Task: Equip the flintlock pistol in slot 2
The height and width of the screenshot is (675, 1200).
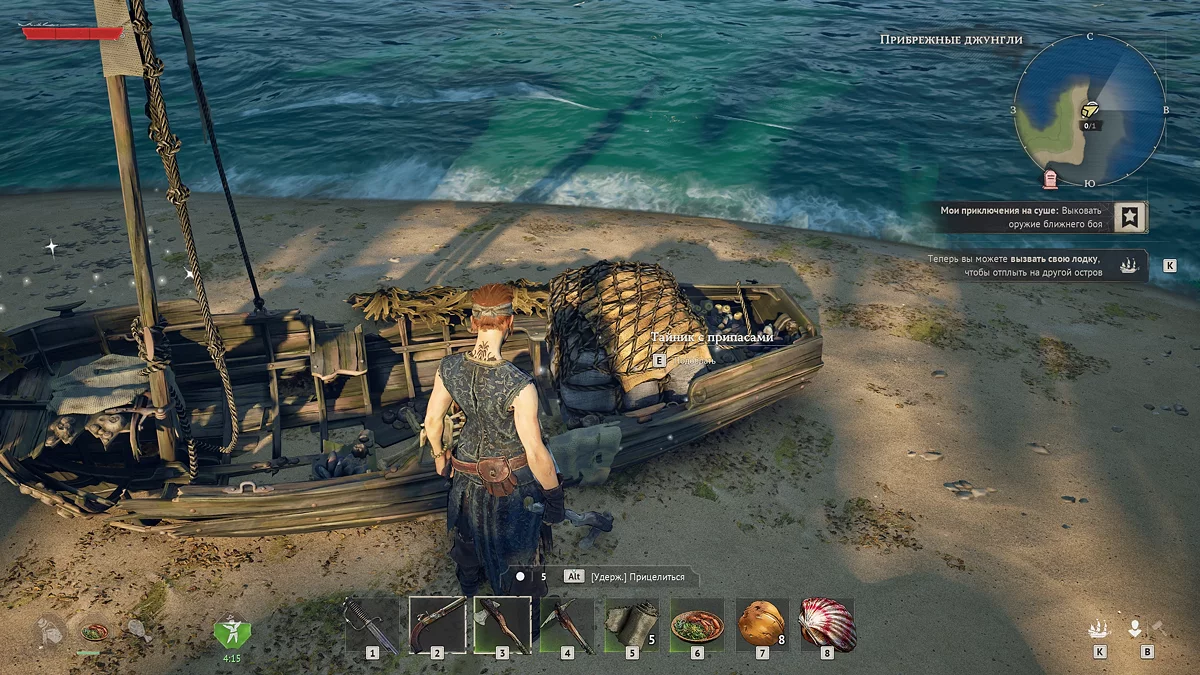Action: point(437,625)
